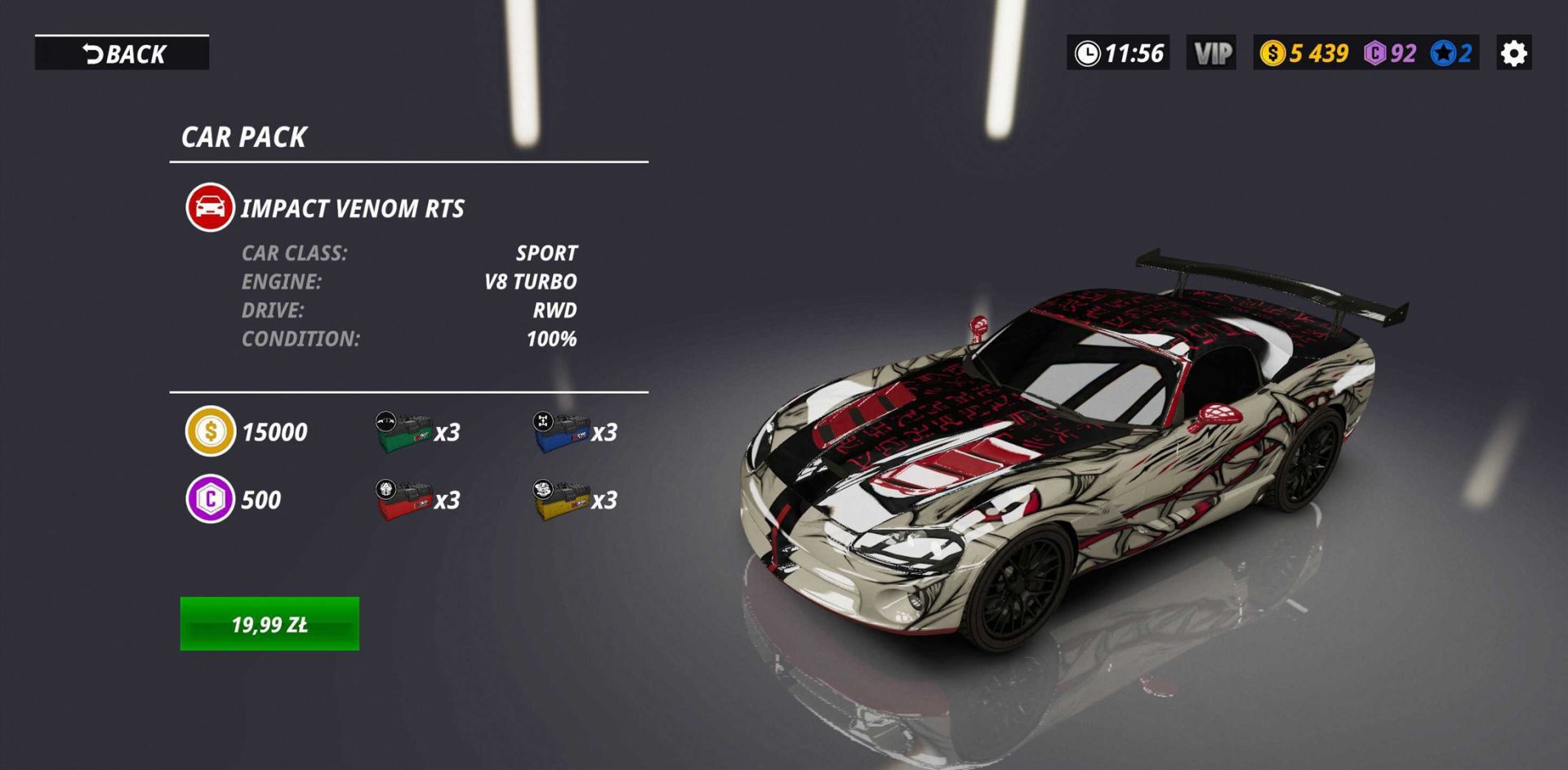This screenshot has height=770, width=1568.
Task: Click the red Impact Venom RTS car icon
Action: coord(210,207)
